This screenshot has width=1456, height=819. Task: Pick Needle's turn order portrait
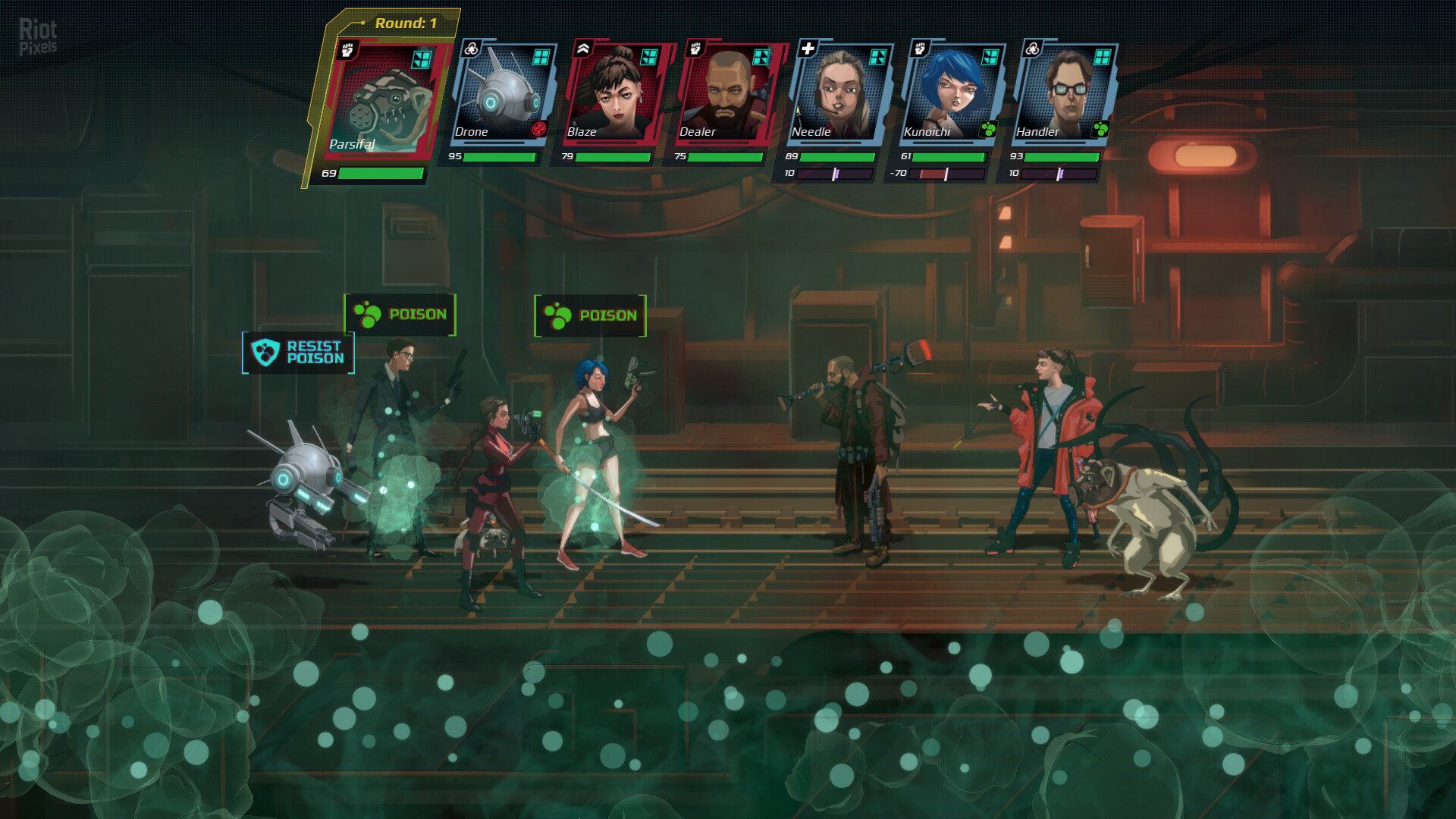[x=837, y=93]
